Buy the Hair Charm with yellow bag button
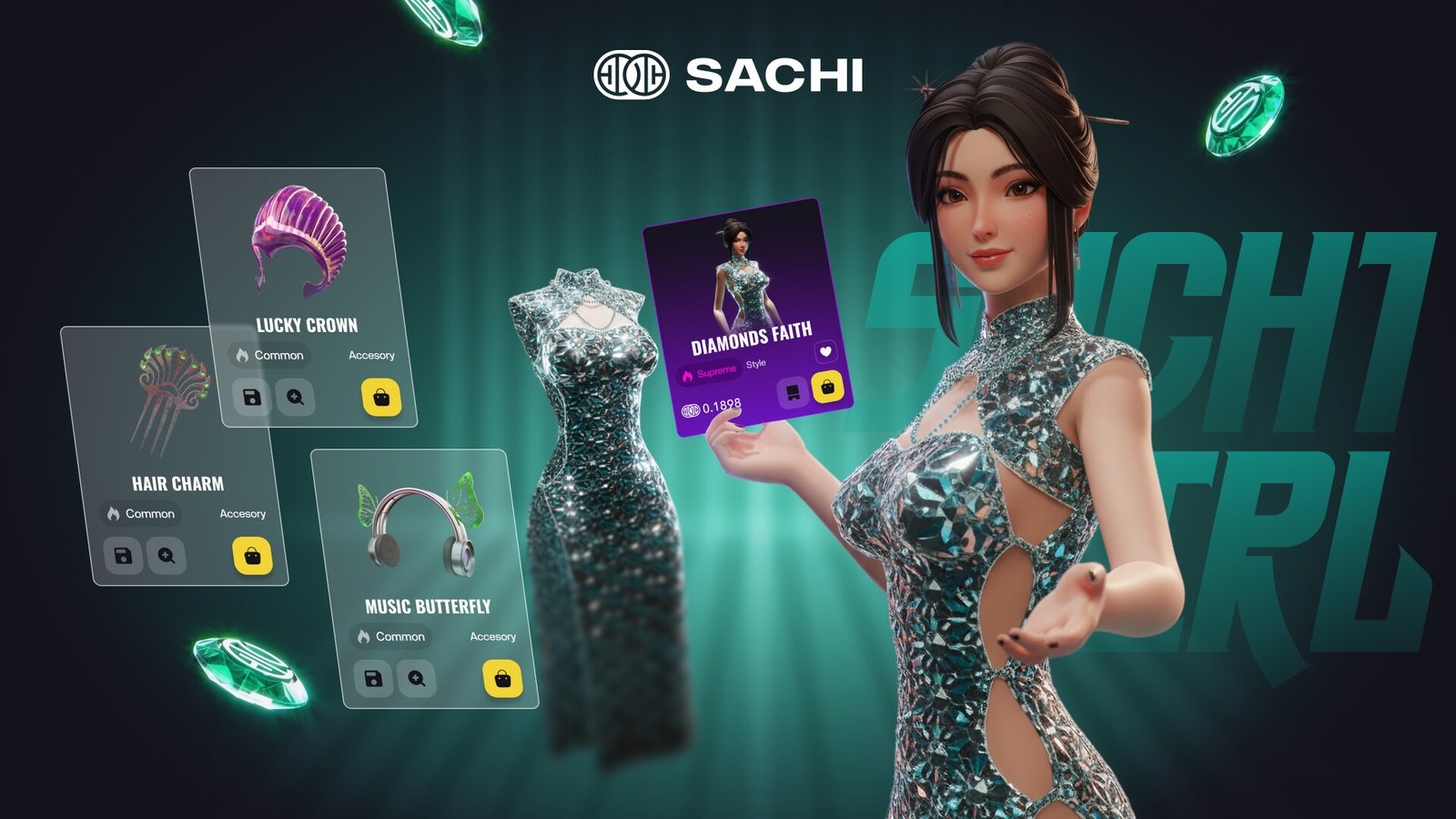1456x819 pixels. (252, 556)
